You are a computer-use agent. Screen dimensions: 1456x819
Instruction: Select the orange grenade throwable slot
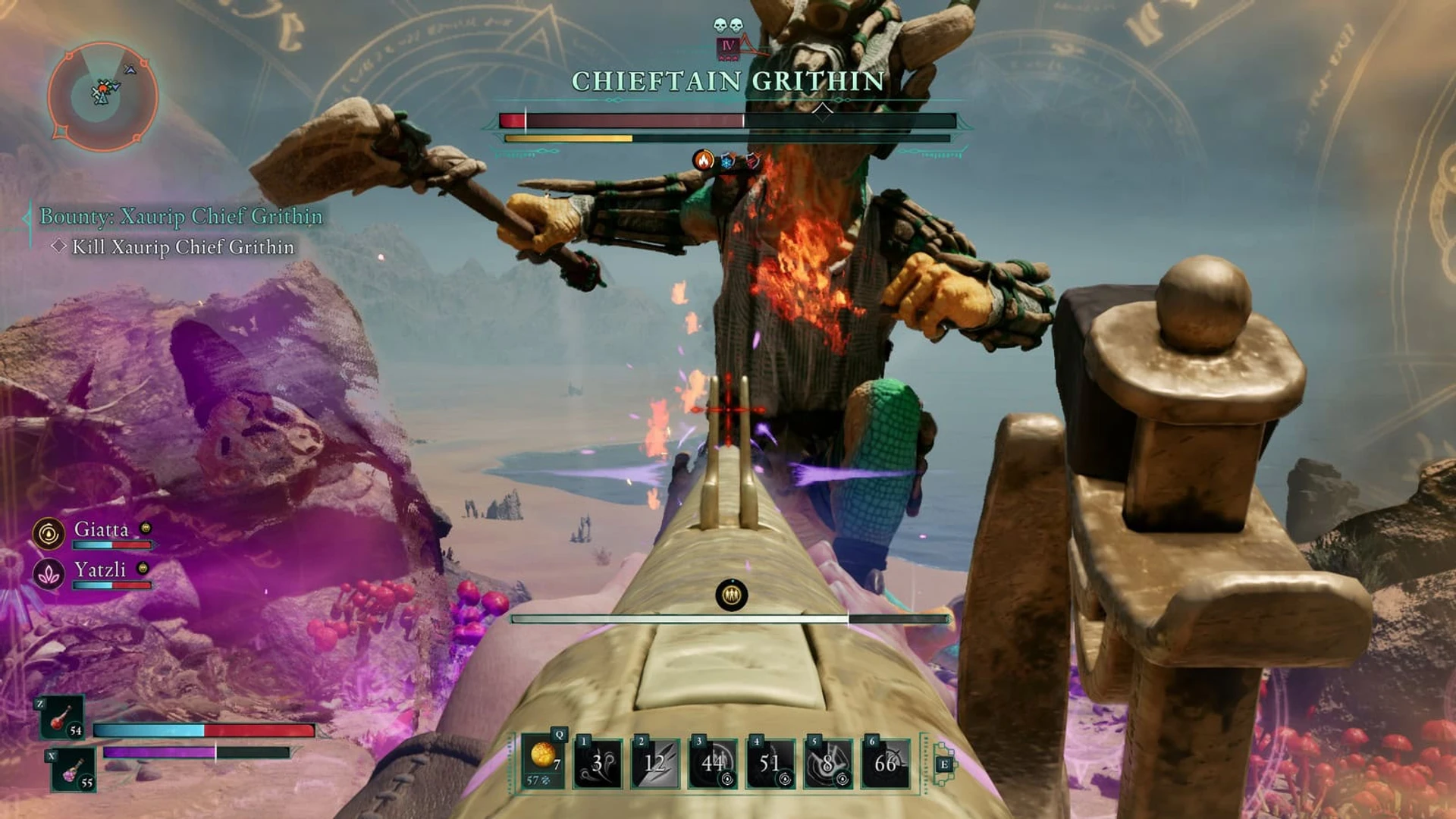(544, 761)
